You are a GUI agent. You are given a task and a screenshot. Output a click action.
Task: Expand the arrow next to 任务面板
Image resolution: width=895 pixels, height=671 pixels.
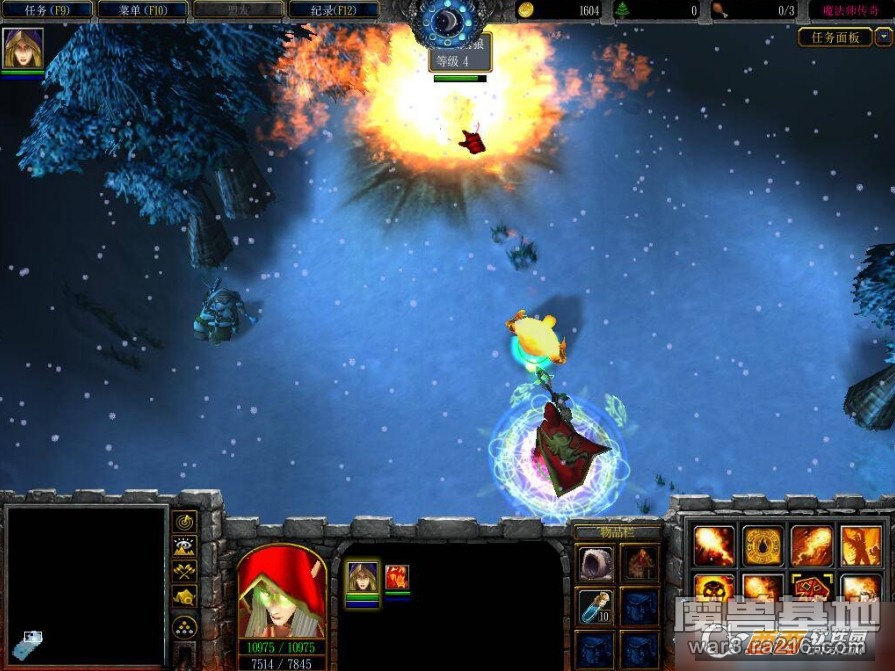point(883,37)
